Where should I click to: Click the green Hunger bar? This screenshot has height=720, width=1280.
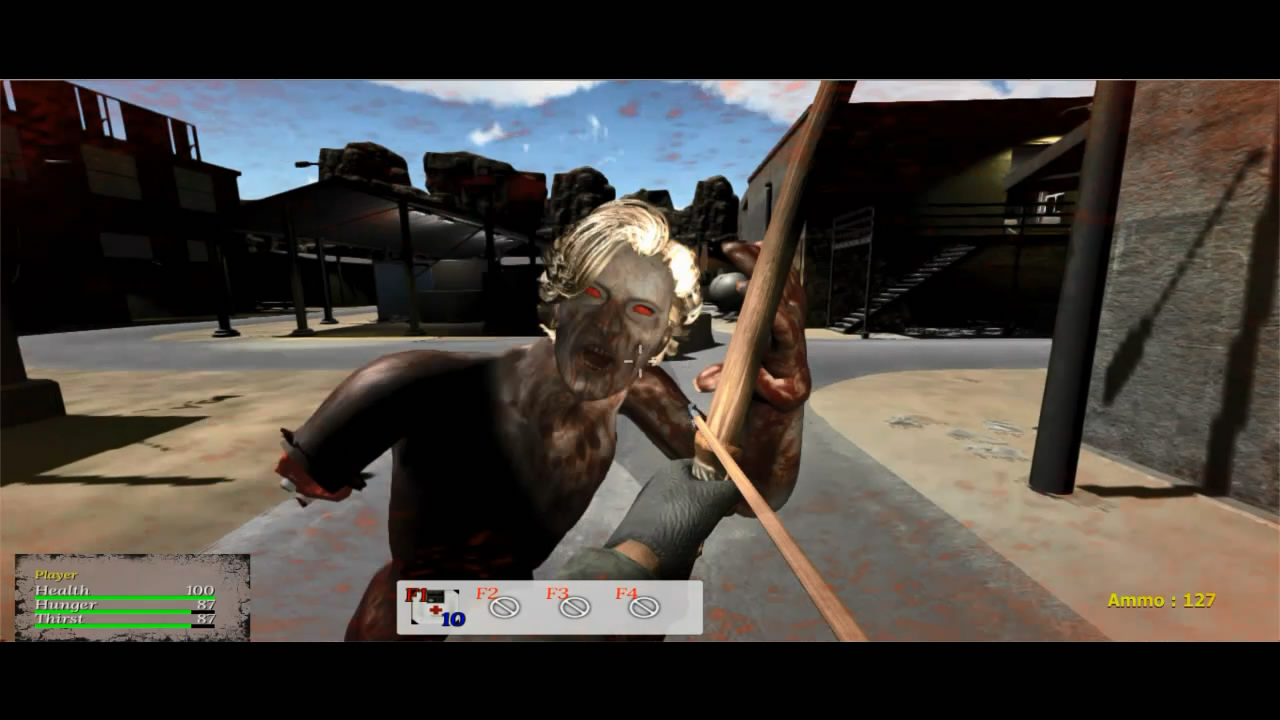pyautogui.click(x=110, y=611)
